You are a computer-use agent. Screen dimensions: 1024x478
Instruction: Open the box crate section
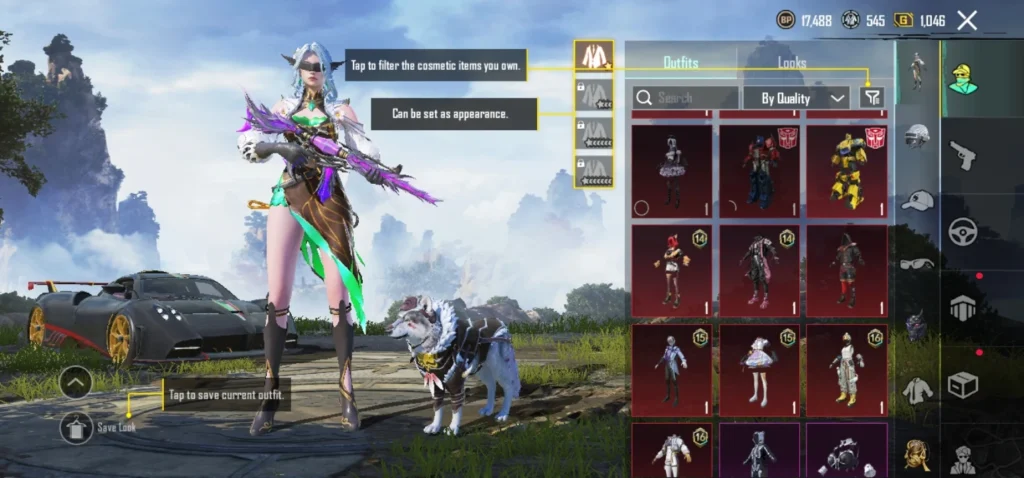[963, 384]
